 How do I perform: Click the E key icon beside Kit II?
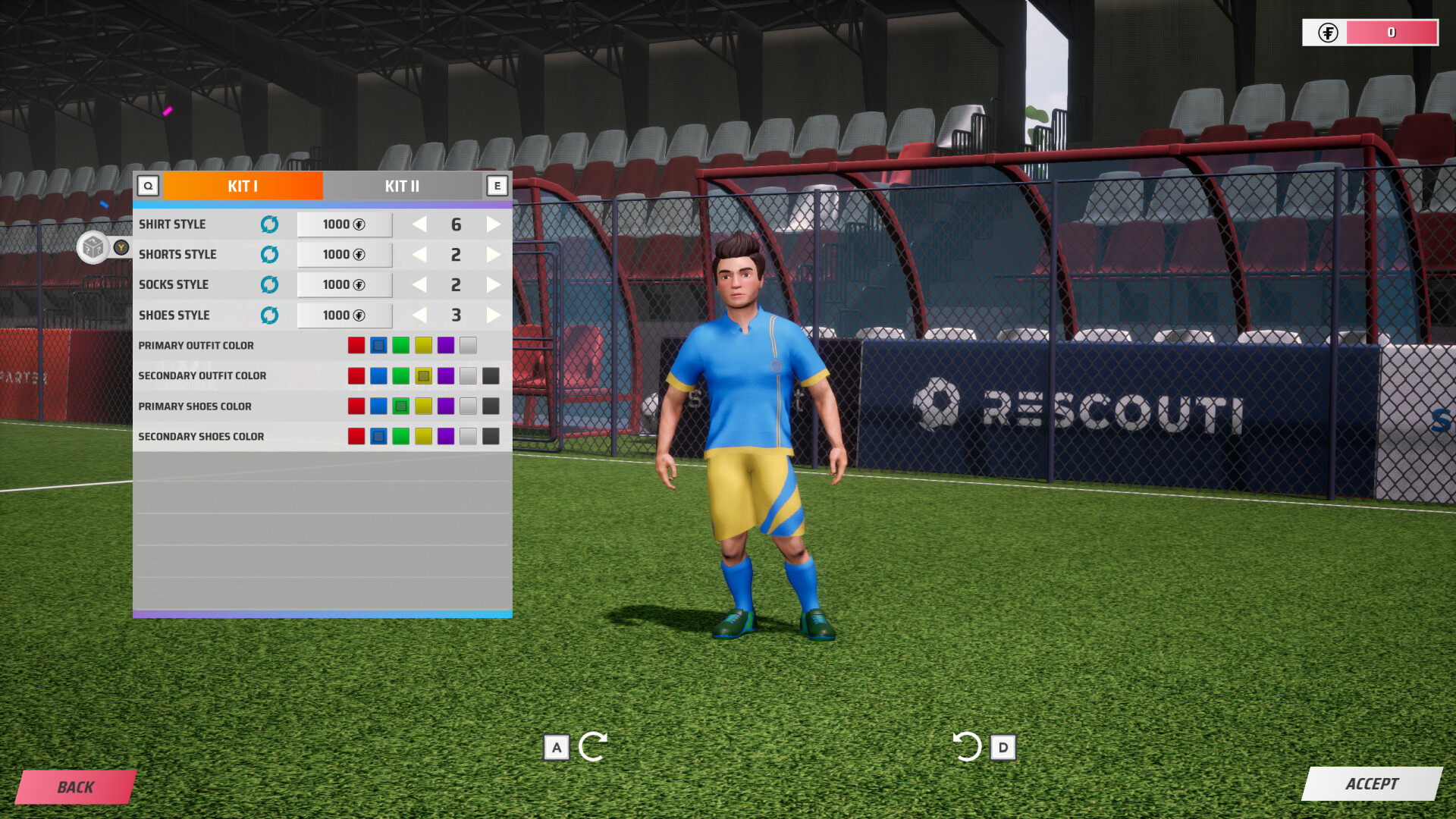point(497,185)
